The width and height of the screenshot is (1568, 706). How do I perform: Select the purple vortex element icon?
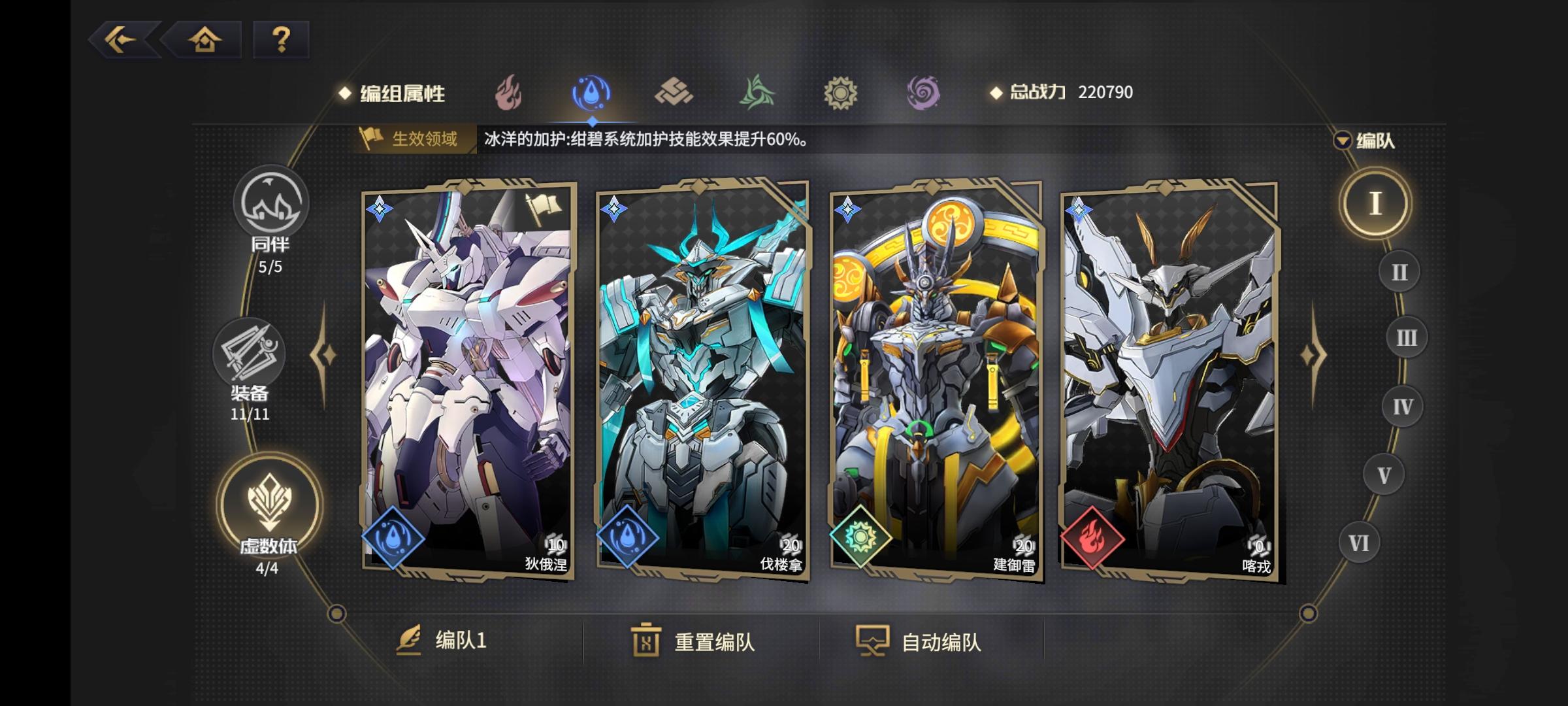923,93
